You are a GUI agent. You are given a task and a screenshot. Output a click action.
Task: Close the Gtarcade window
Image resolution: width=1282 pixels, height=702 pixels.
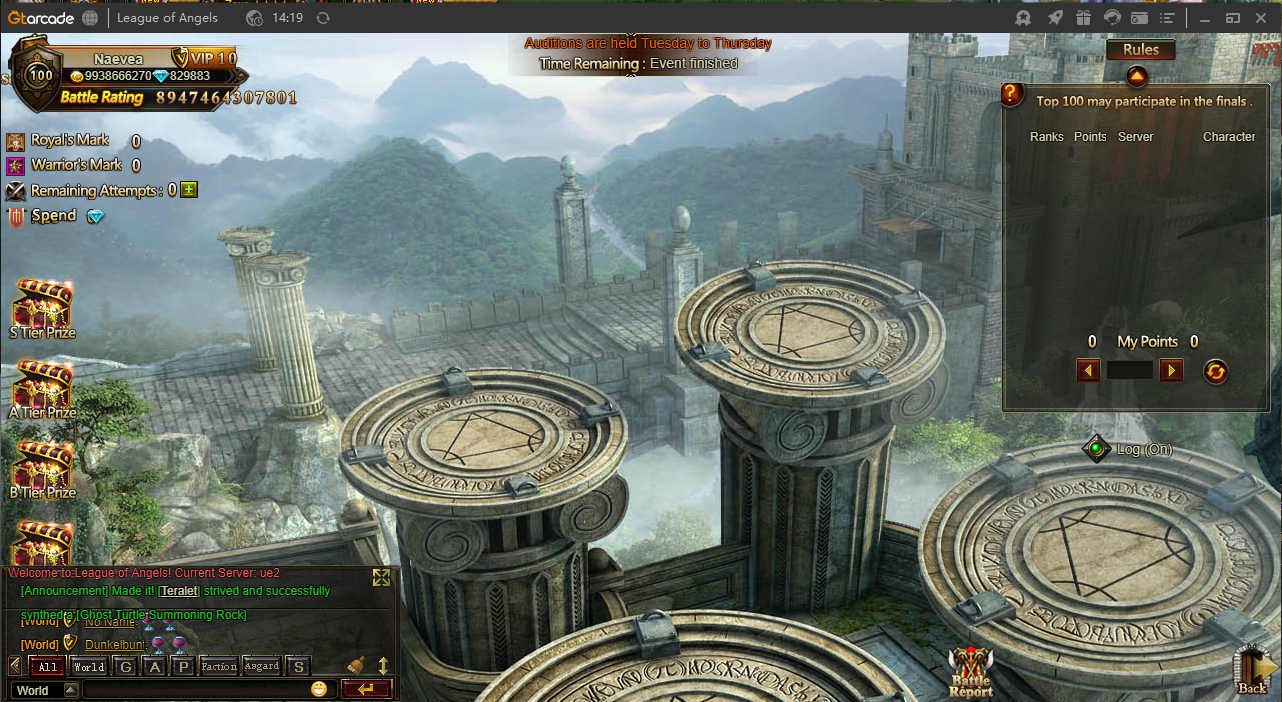pos(1262,17)
